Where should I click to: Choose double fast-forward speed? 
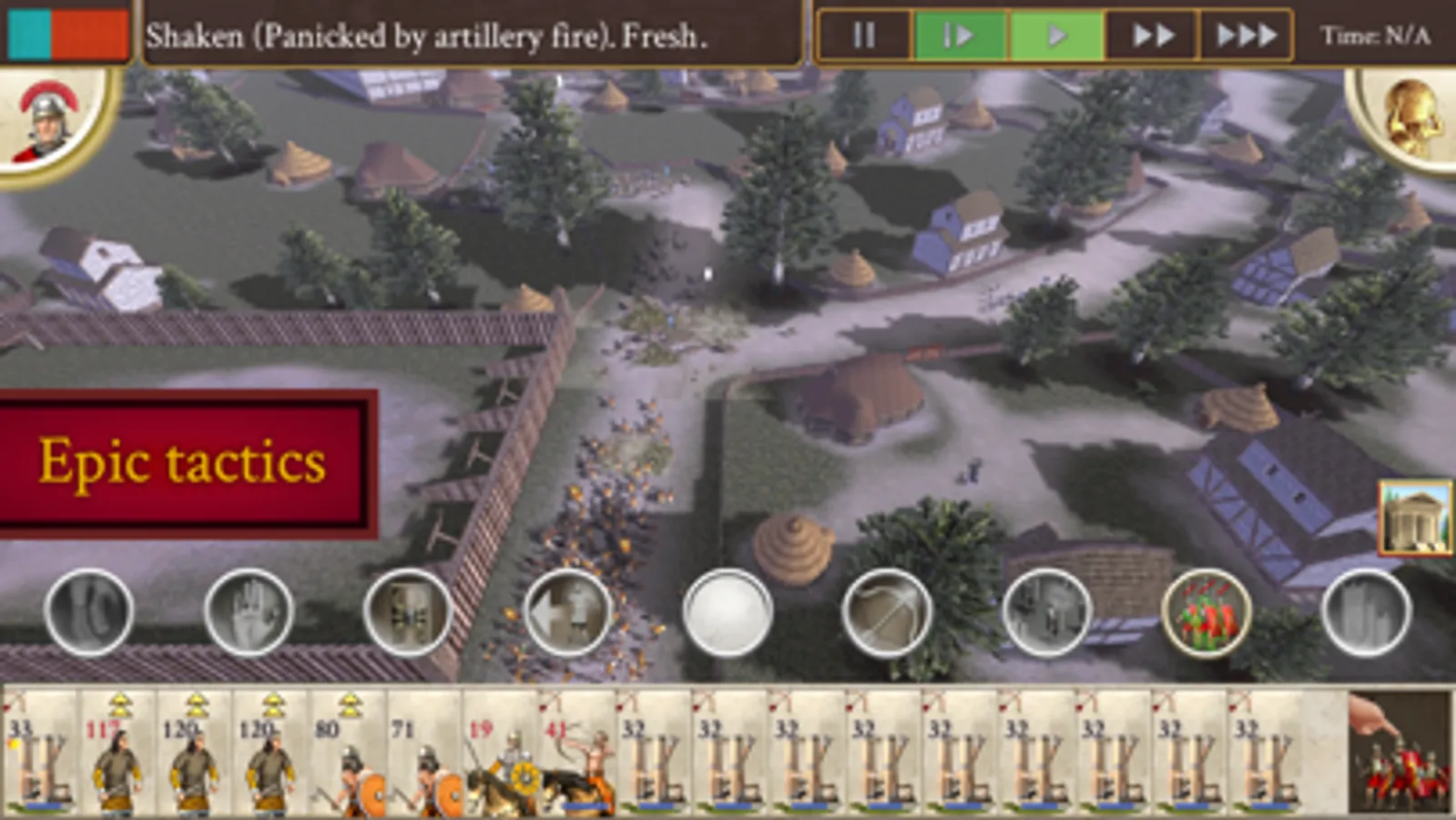(x=1152, y=36)
